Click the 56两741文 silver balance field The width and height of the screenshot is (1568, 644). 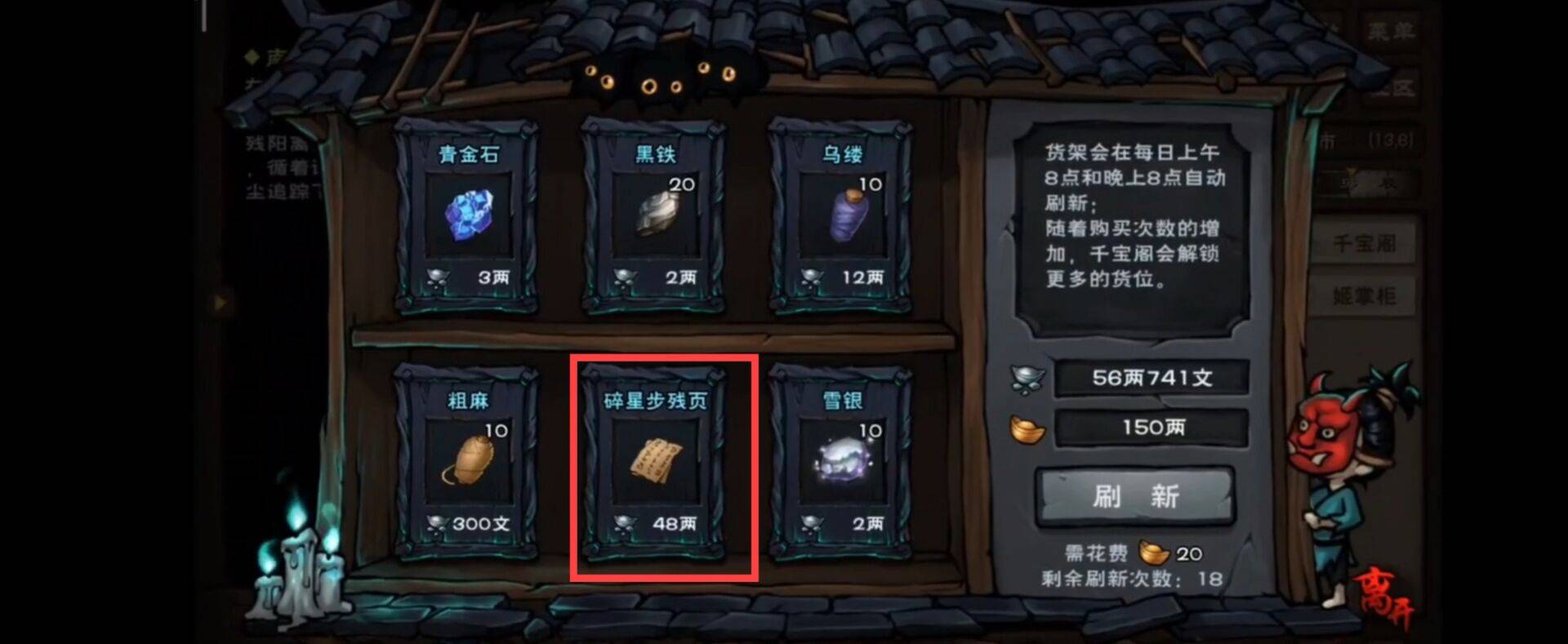coord(1151,377)
